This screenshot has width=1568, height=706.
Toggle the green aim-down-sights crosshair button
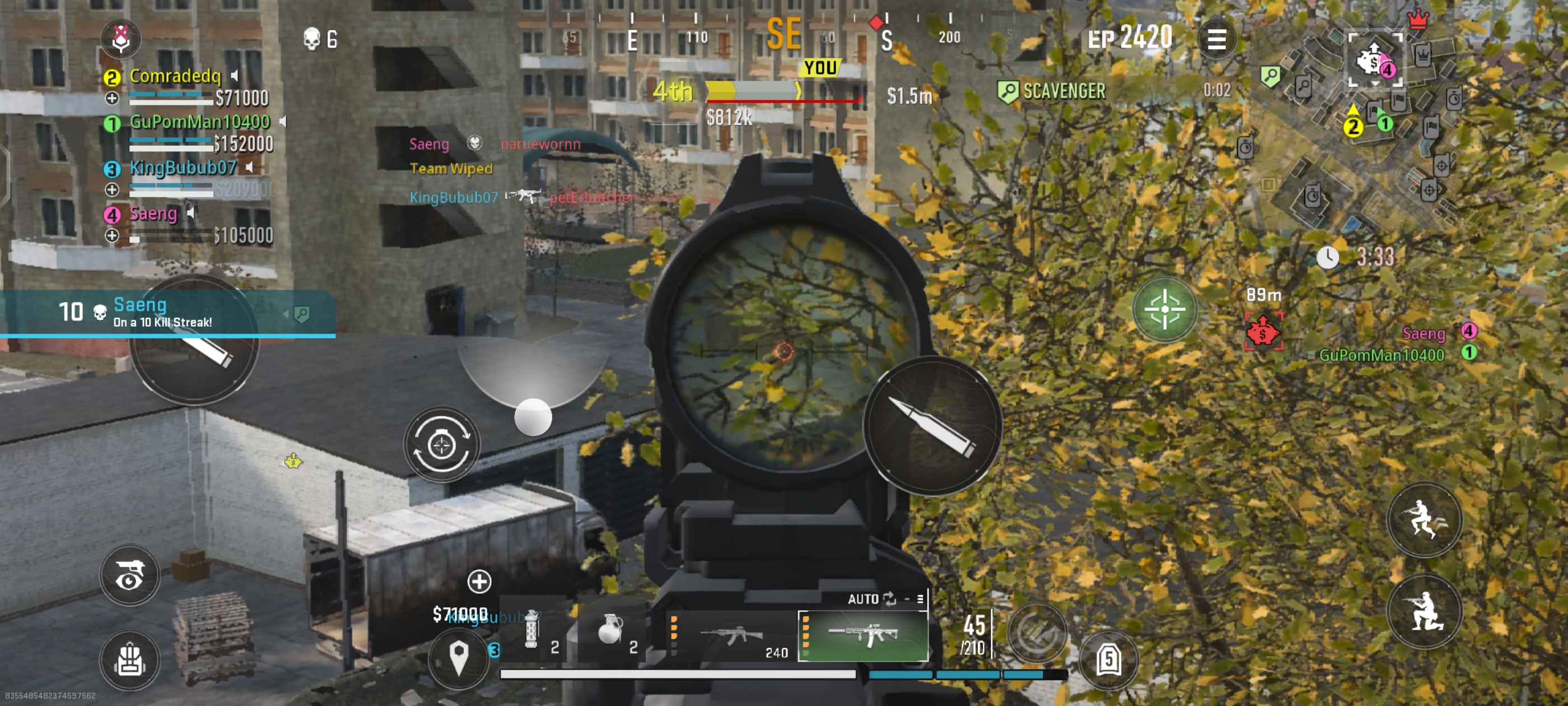1164,309
